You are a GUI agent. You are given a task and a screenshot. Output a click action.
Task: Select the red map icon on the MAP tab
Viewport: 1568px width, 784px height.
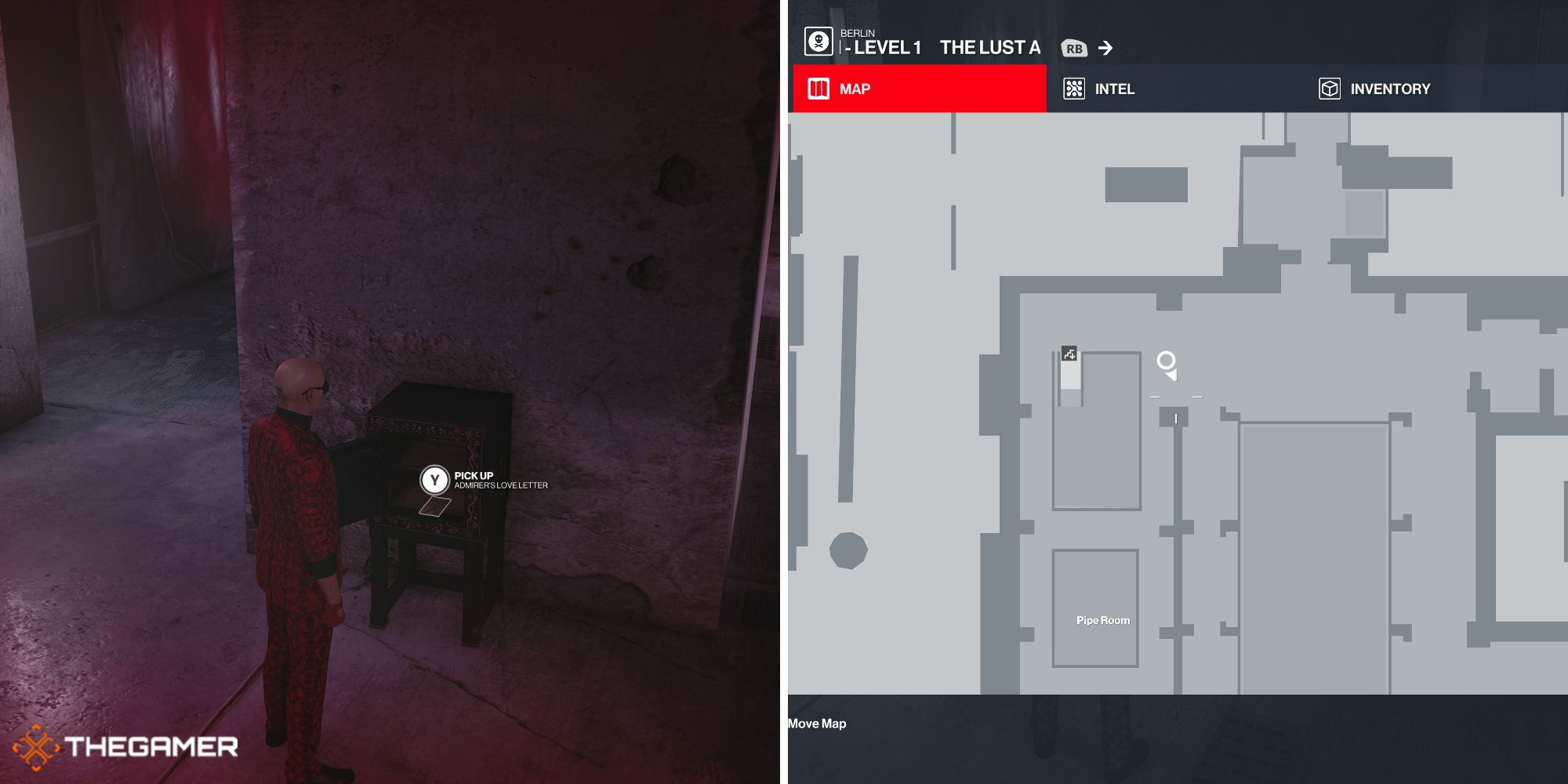(x=817, y=89)
